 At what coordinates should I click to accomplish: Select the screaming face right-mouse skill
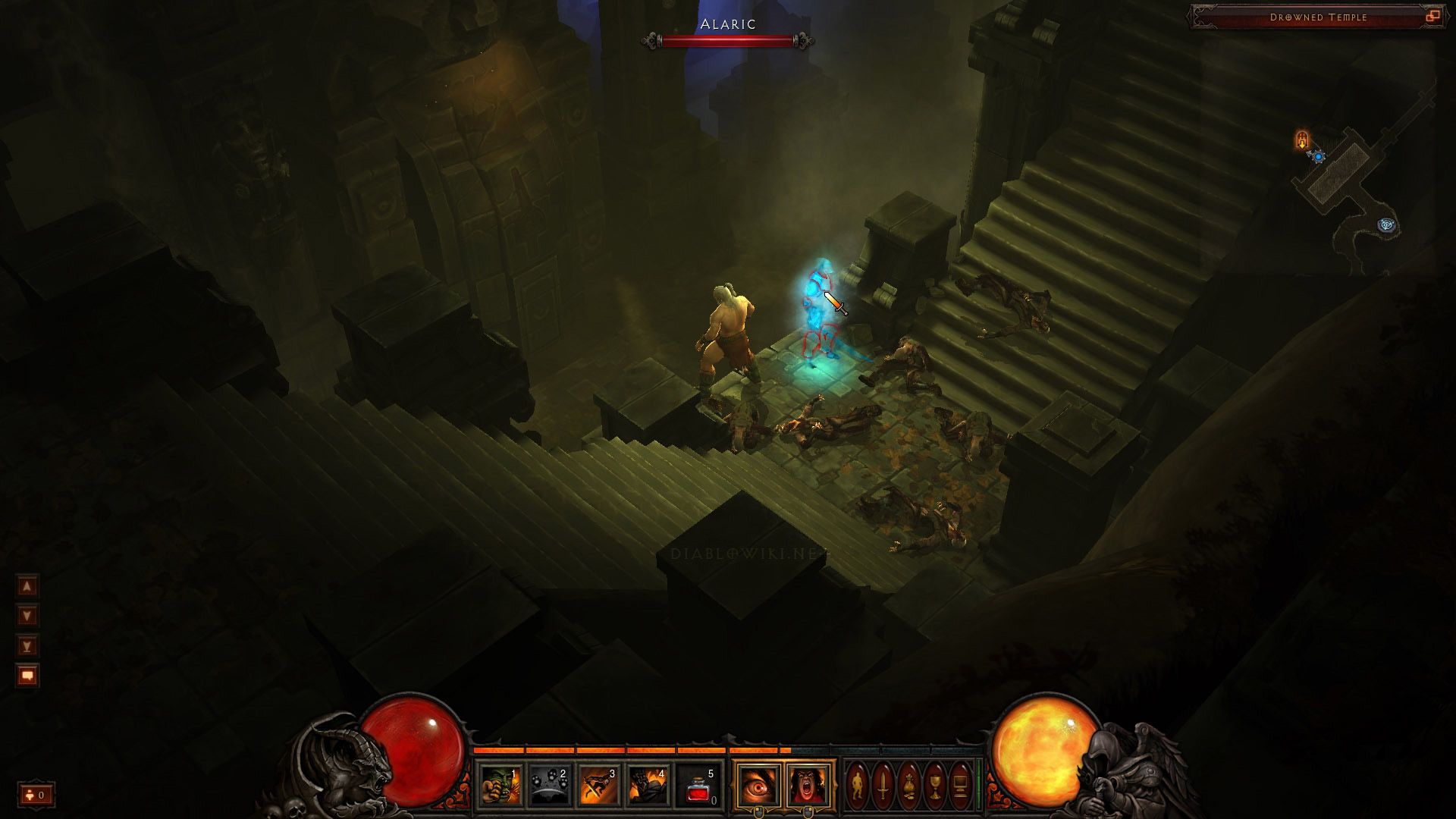coord(808,785)
